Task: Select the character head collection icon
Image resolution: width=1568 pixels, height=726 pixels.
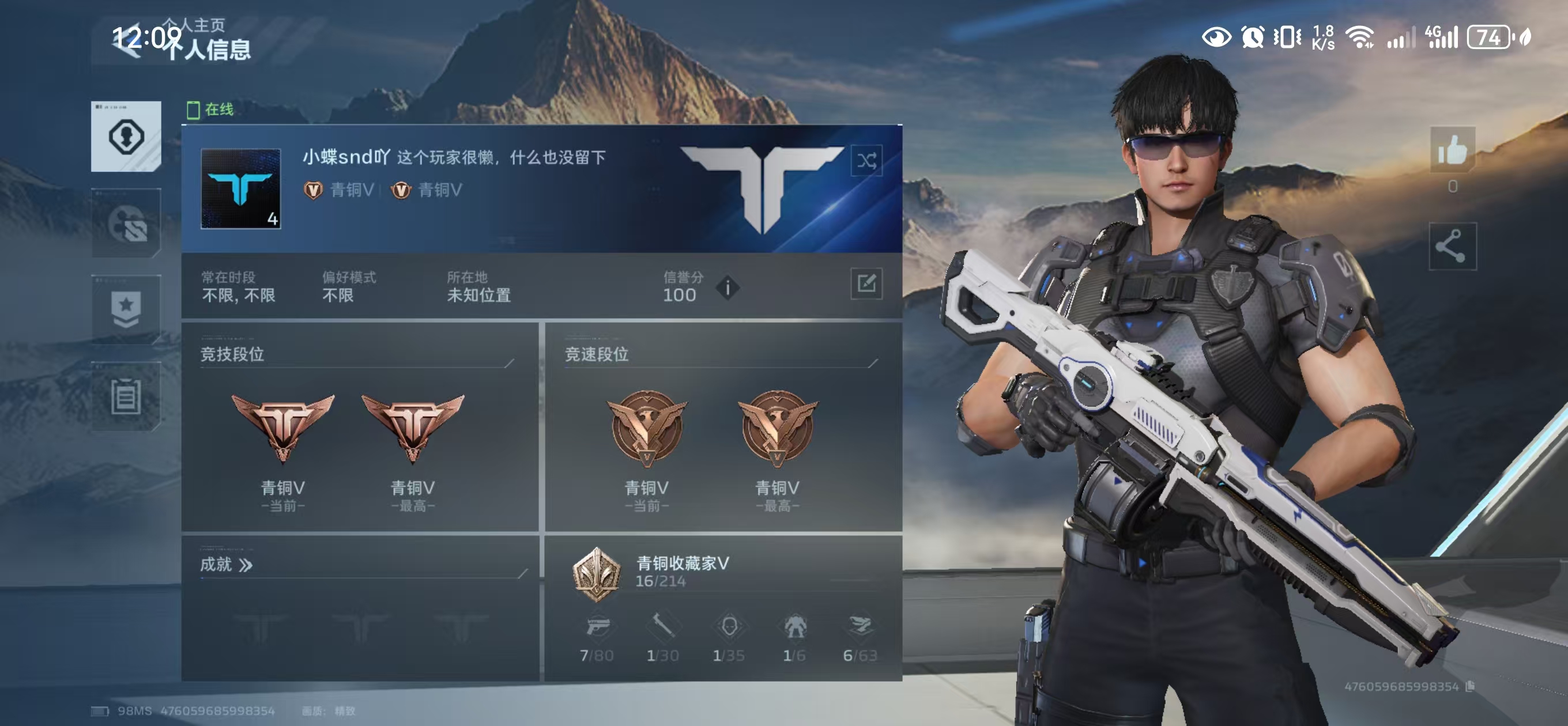Action: 729,627
